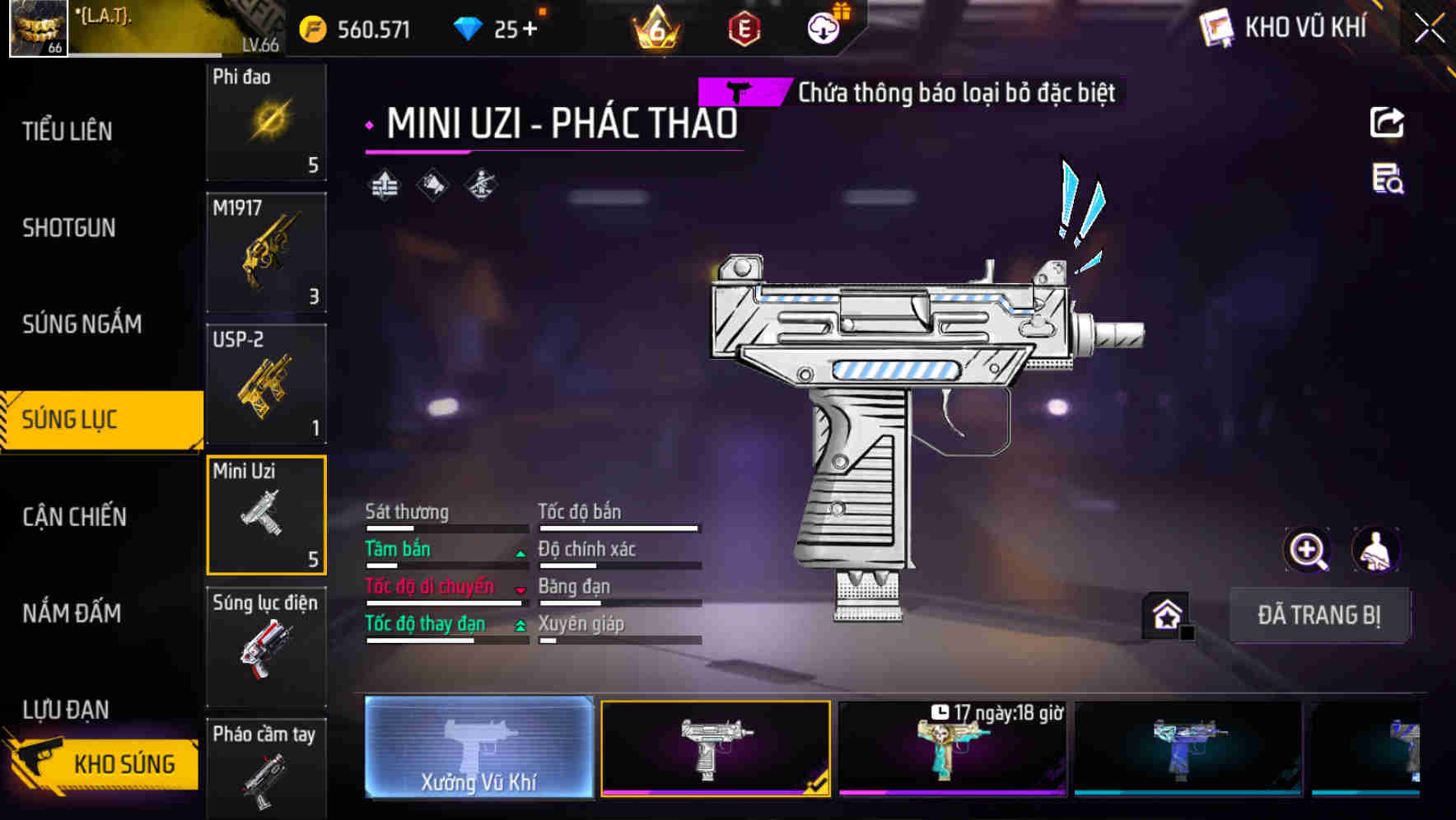Zoom in on the weapon with magnifier

pos(1307,550)
